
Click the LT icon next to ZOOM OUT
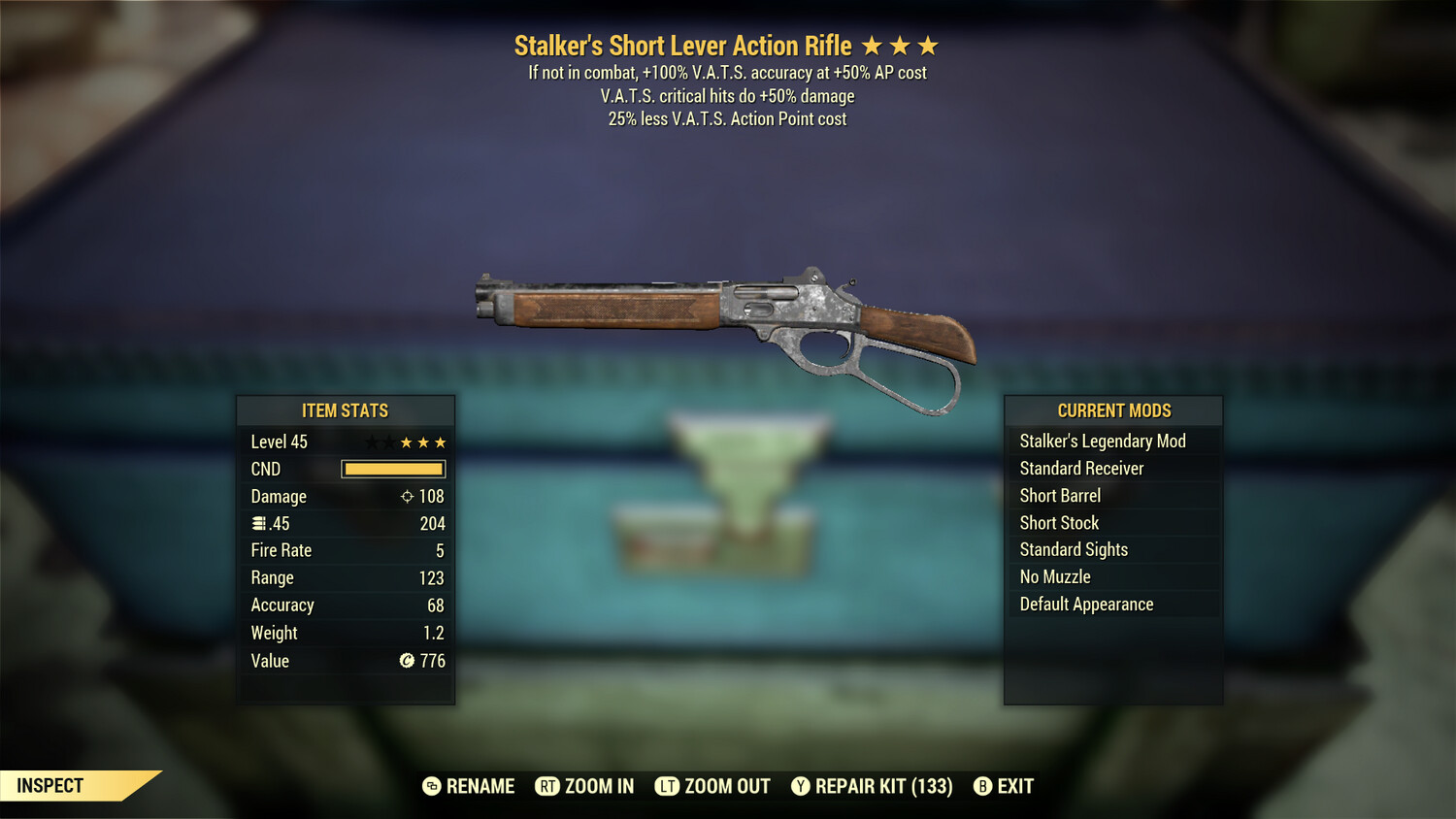tap(668, 786)
